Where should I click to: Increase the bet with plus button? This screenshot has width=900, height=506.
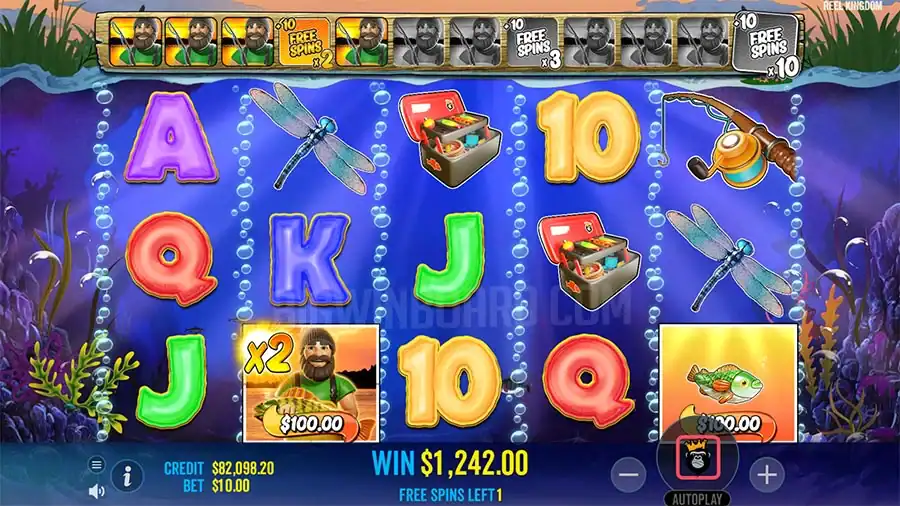coord(766,474)
